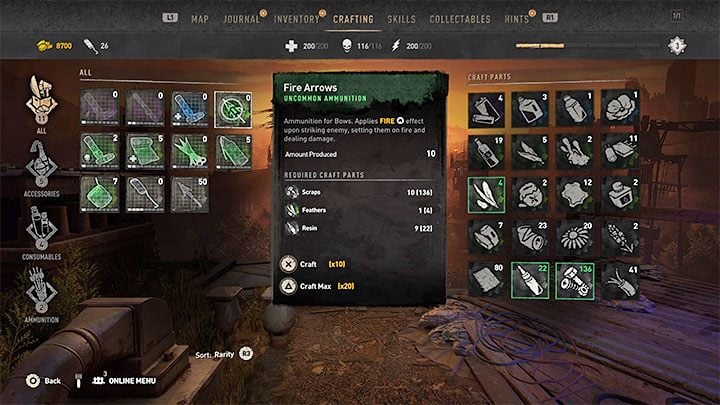Show the Collectables tab
The height and width of the screenshot is (405, 720).
click(x=459, y=19)
